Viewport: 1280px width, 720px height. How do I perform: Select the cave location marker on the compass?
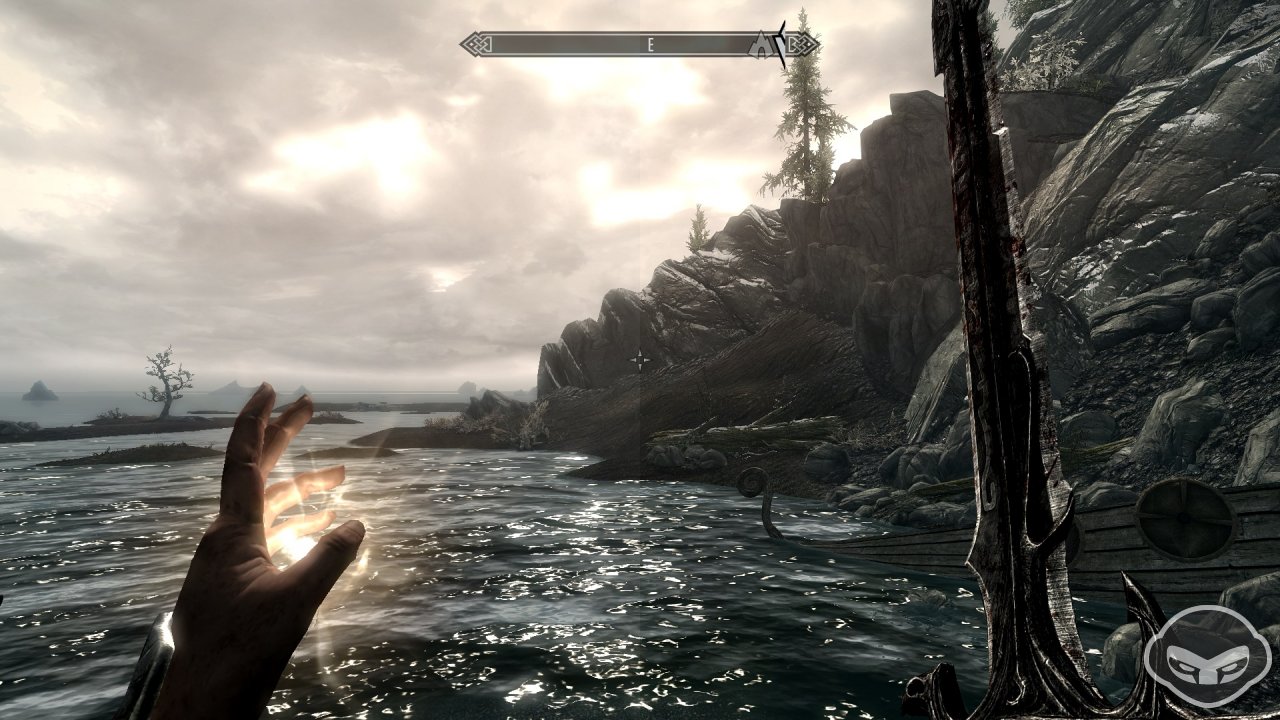tap(762, 44)
